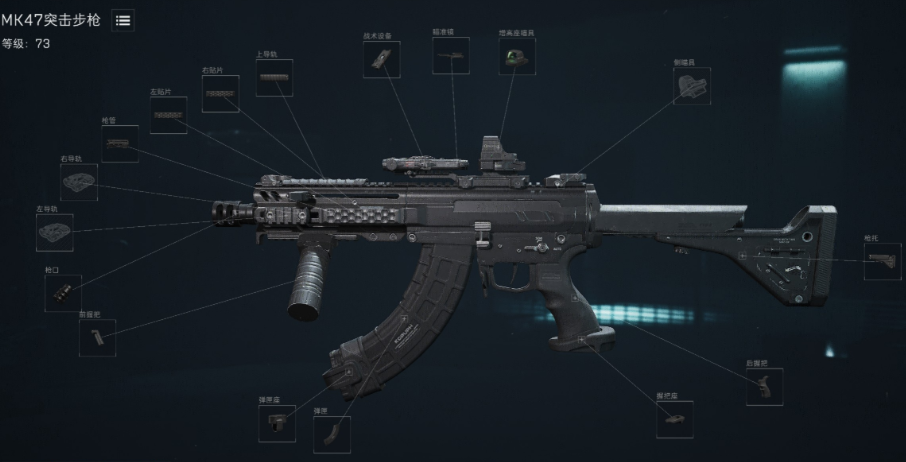Choose the 后握把 rear grip slot

point(764,387)
